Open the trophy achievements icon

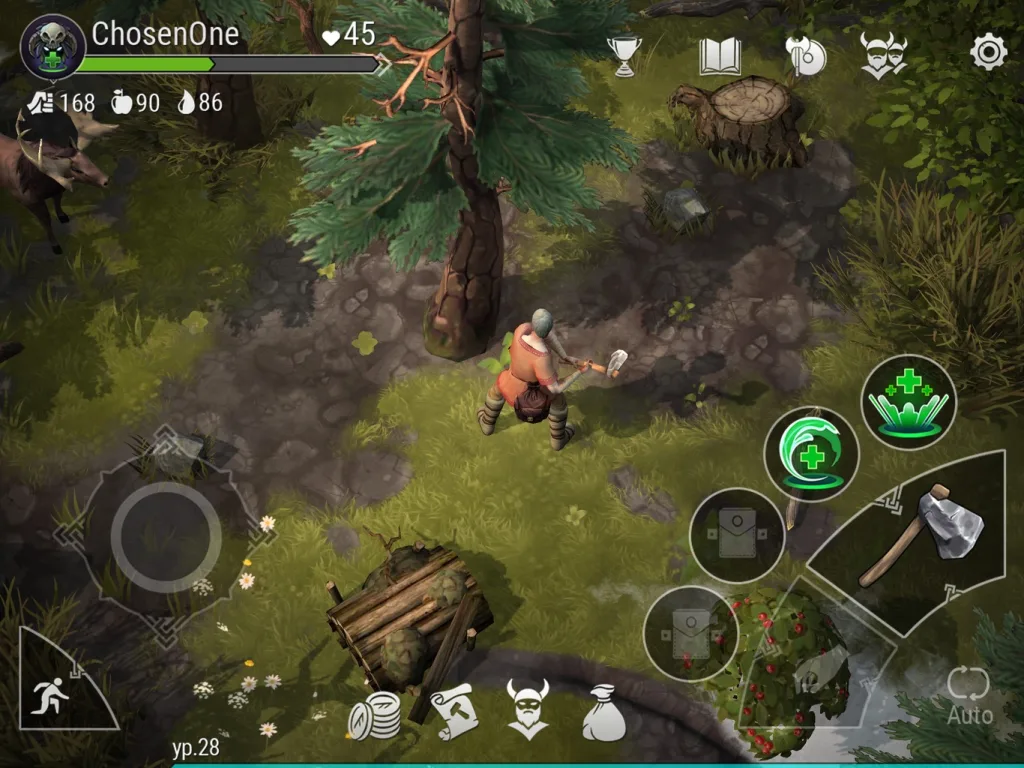(x=624, y=56)
